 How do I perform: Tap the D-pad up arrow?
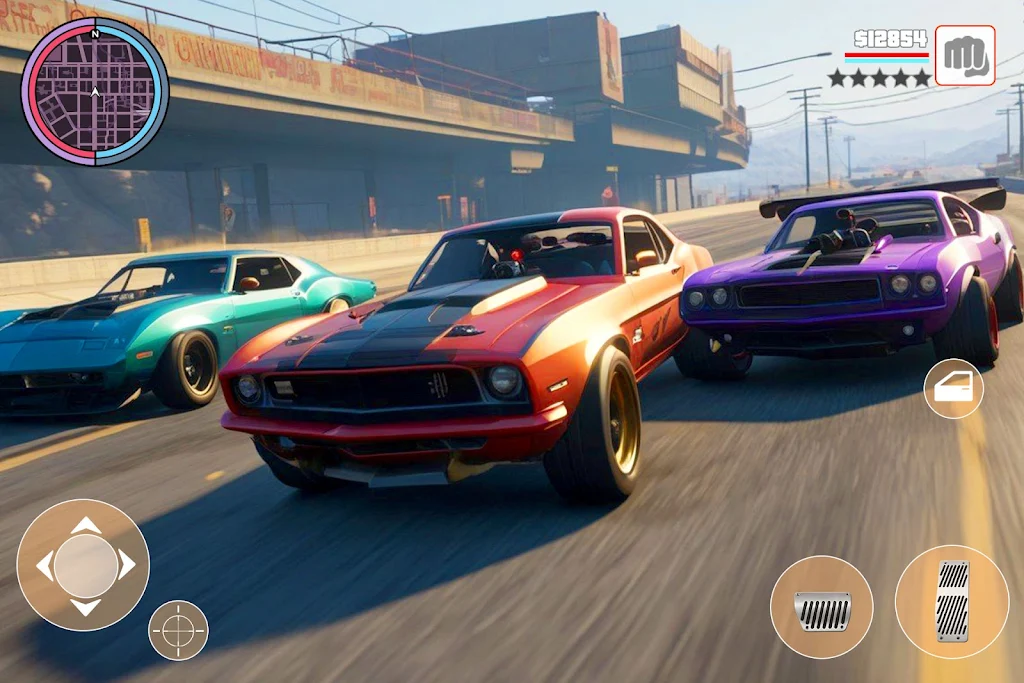pos(85,525)
